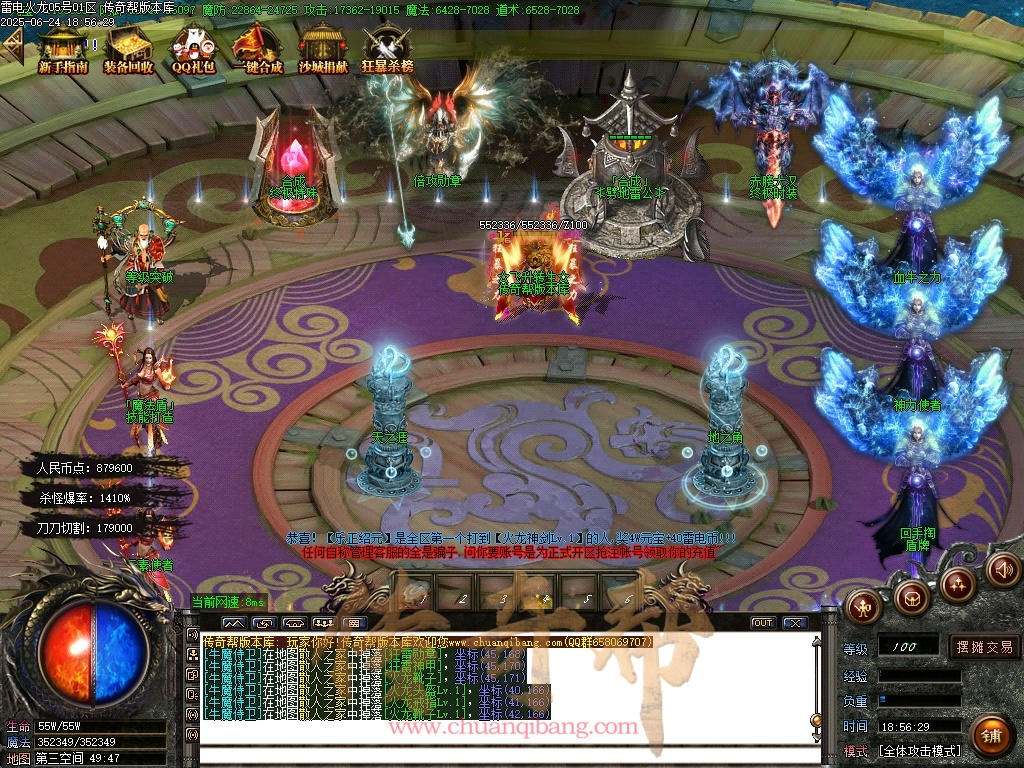Open 一键合成 one-click synthesis
The width and height of the screenshot is (1024, 768).
(x=256, y=48)
